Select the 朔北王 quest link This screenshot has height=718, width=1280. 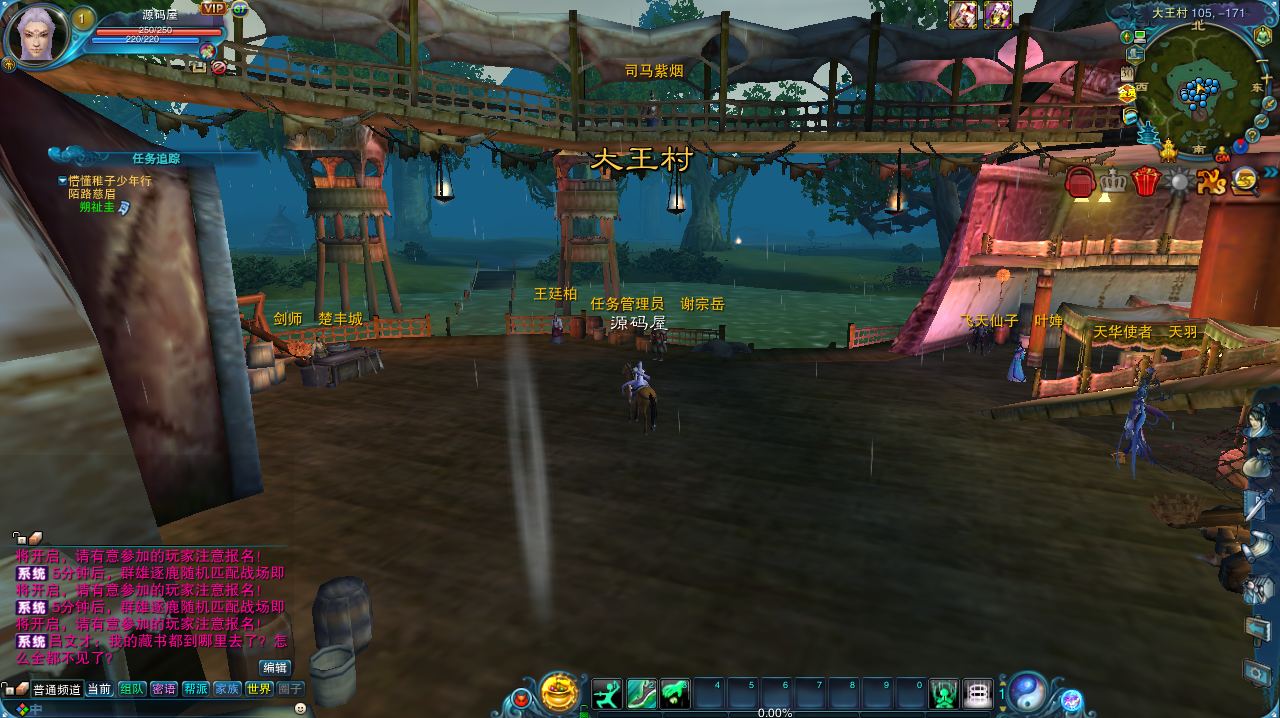[97, 207]
